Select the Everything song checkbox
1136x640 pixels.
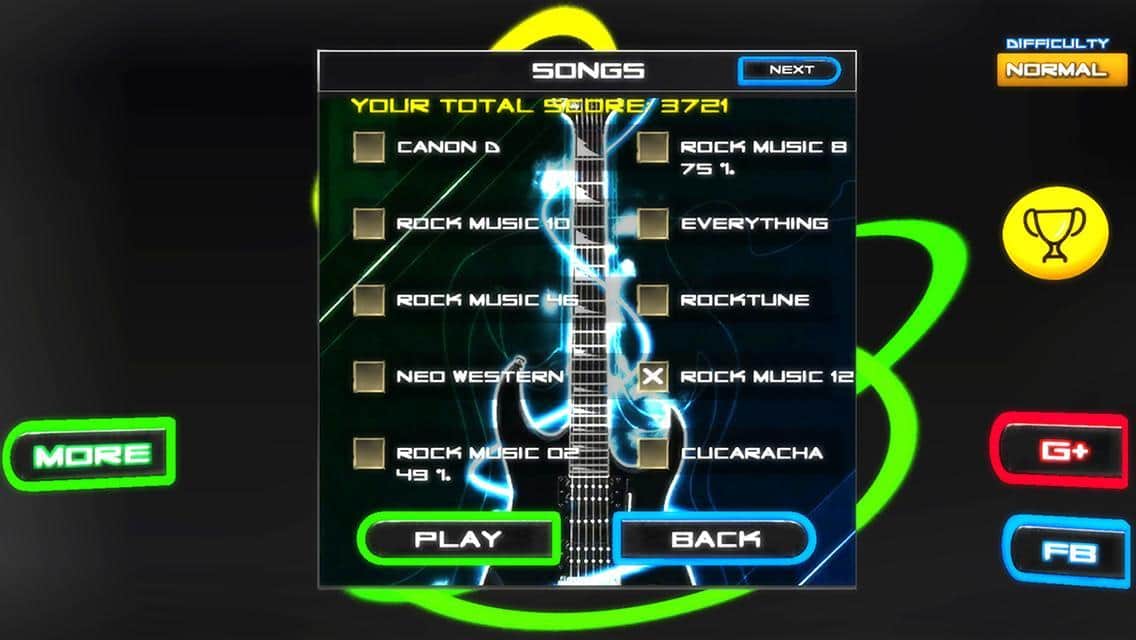653,223
